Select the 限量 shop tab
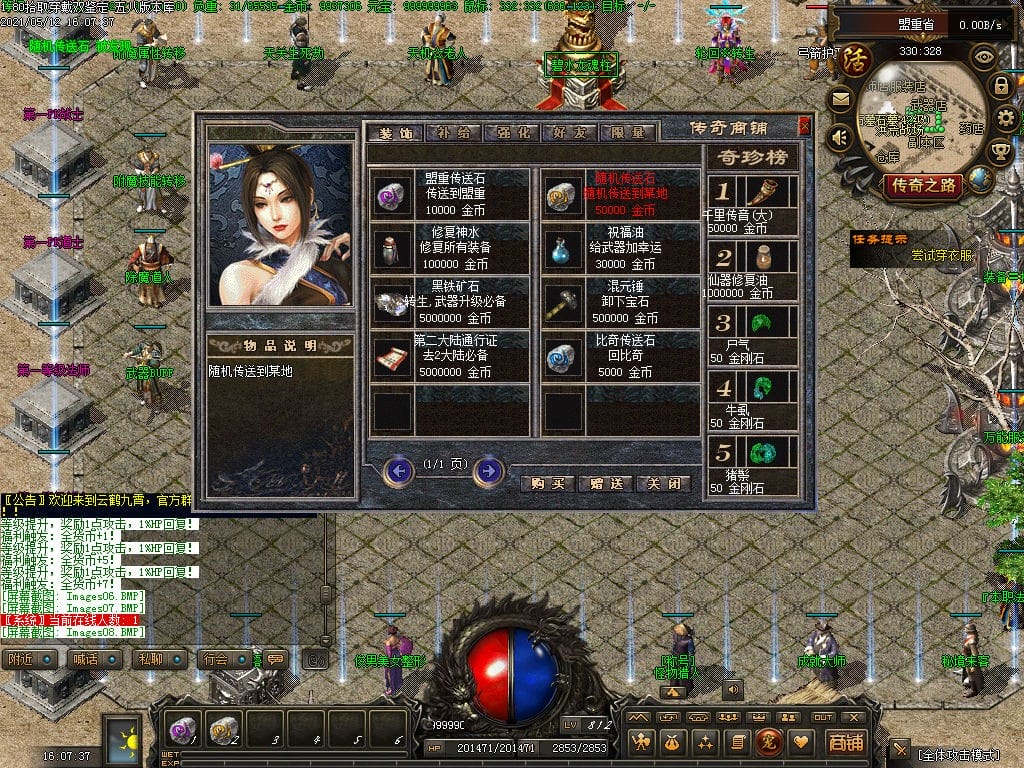Image resolution: width=1024 pixels, height=768 pixels. (x=628, y=132)
